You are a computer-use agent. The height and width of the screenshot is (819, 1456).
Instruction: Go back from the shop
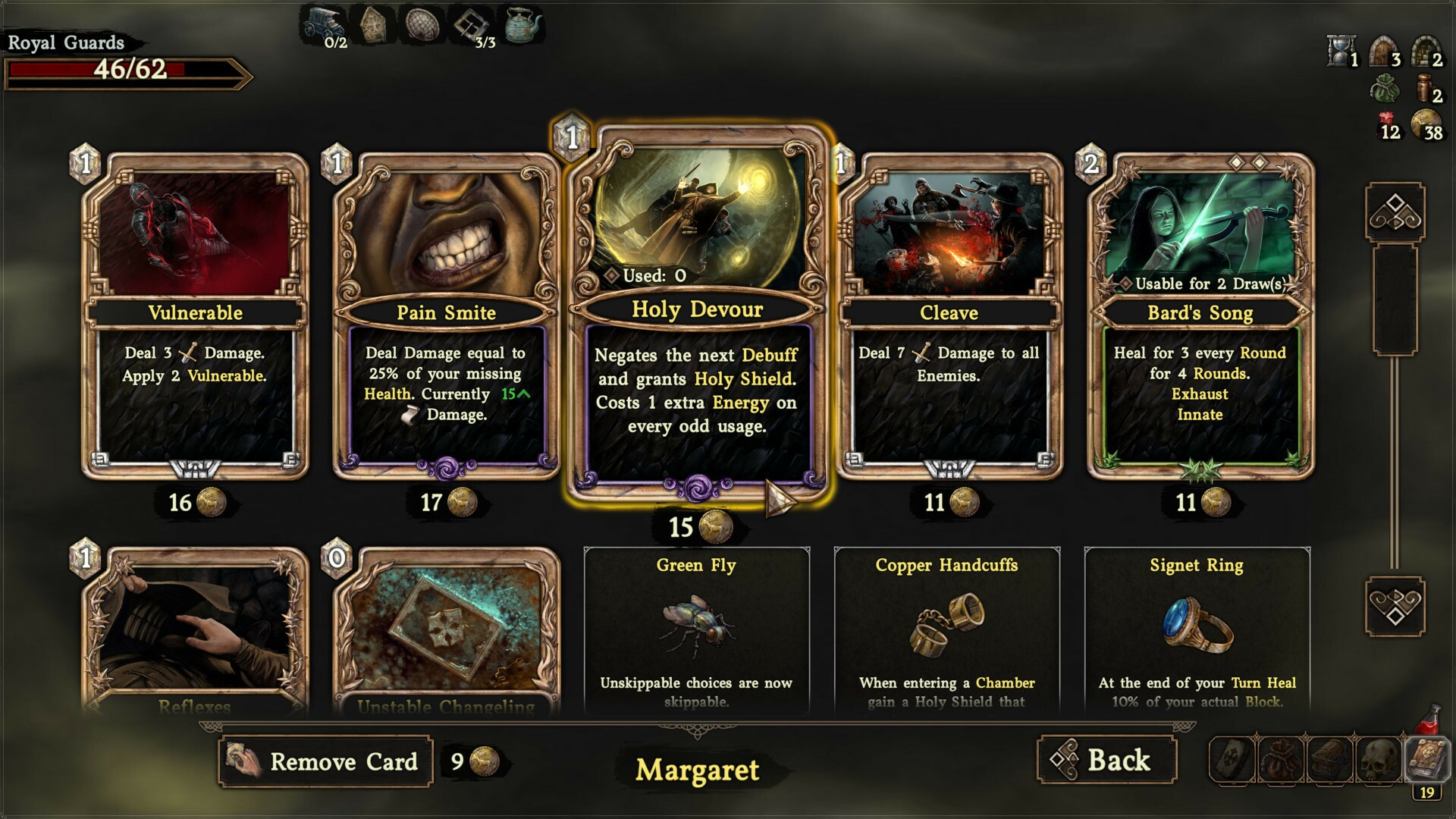pos(1106,760)
